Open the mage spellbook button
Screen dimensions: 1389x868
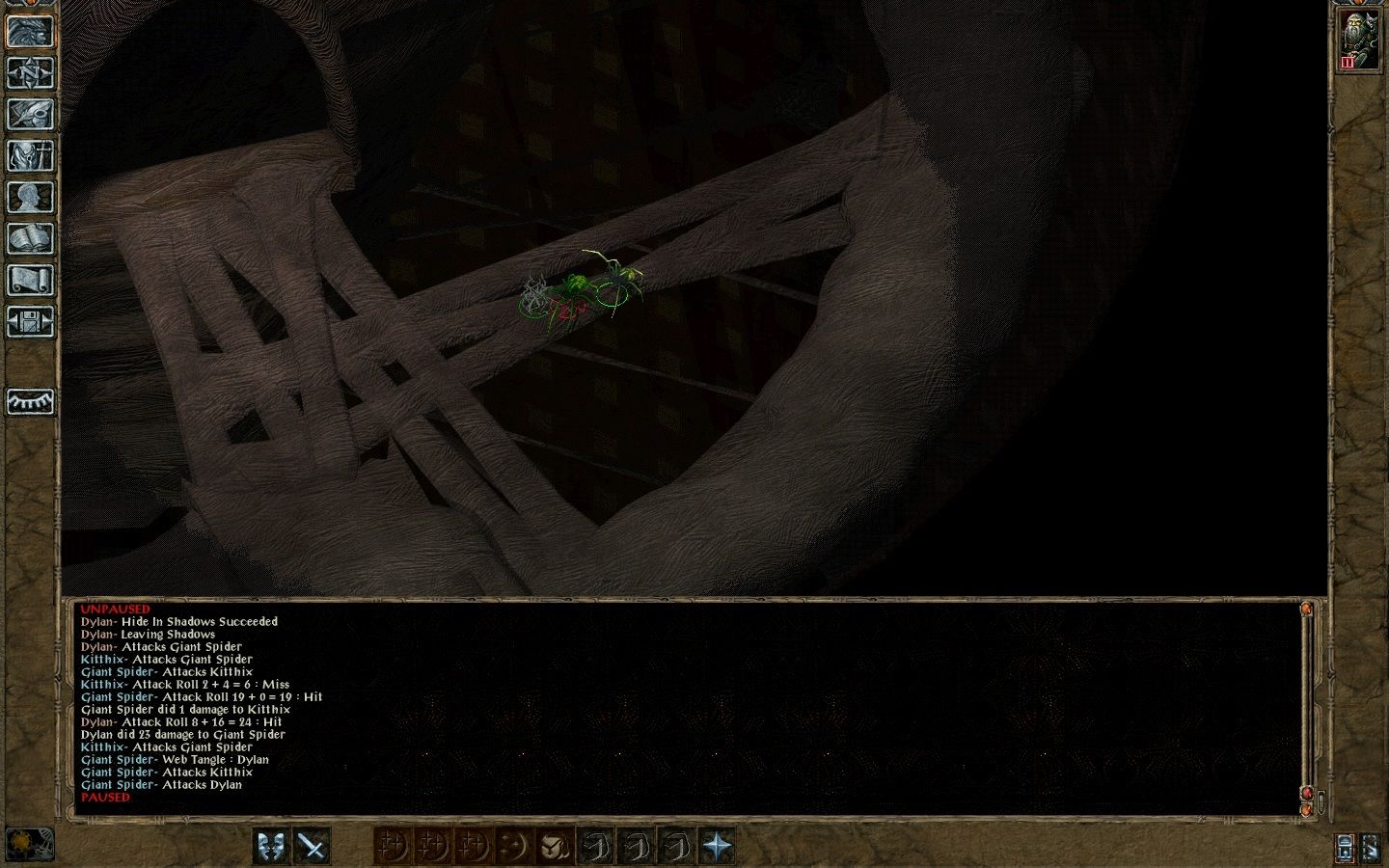coord(30,239)
